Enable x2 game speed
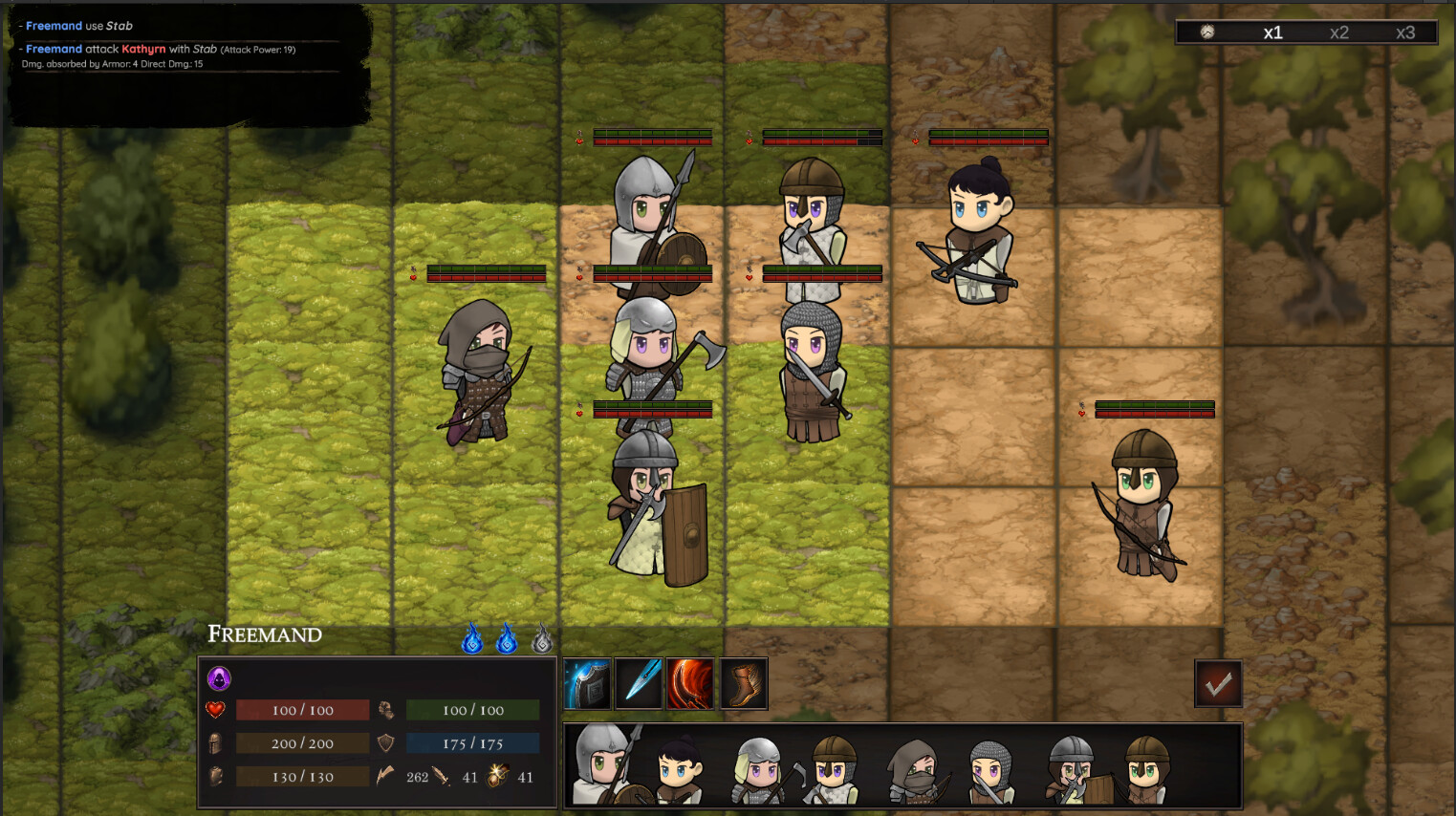Viewport: 1456px width, 816px height. (1340, 31)
